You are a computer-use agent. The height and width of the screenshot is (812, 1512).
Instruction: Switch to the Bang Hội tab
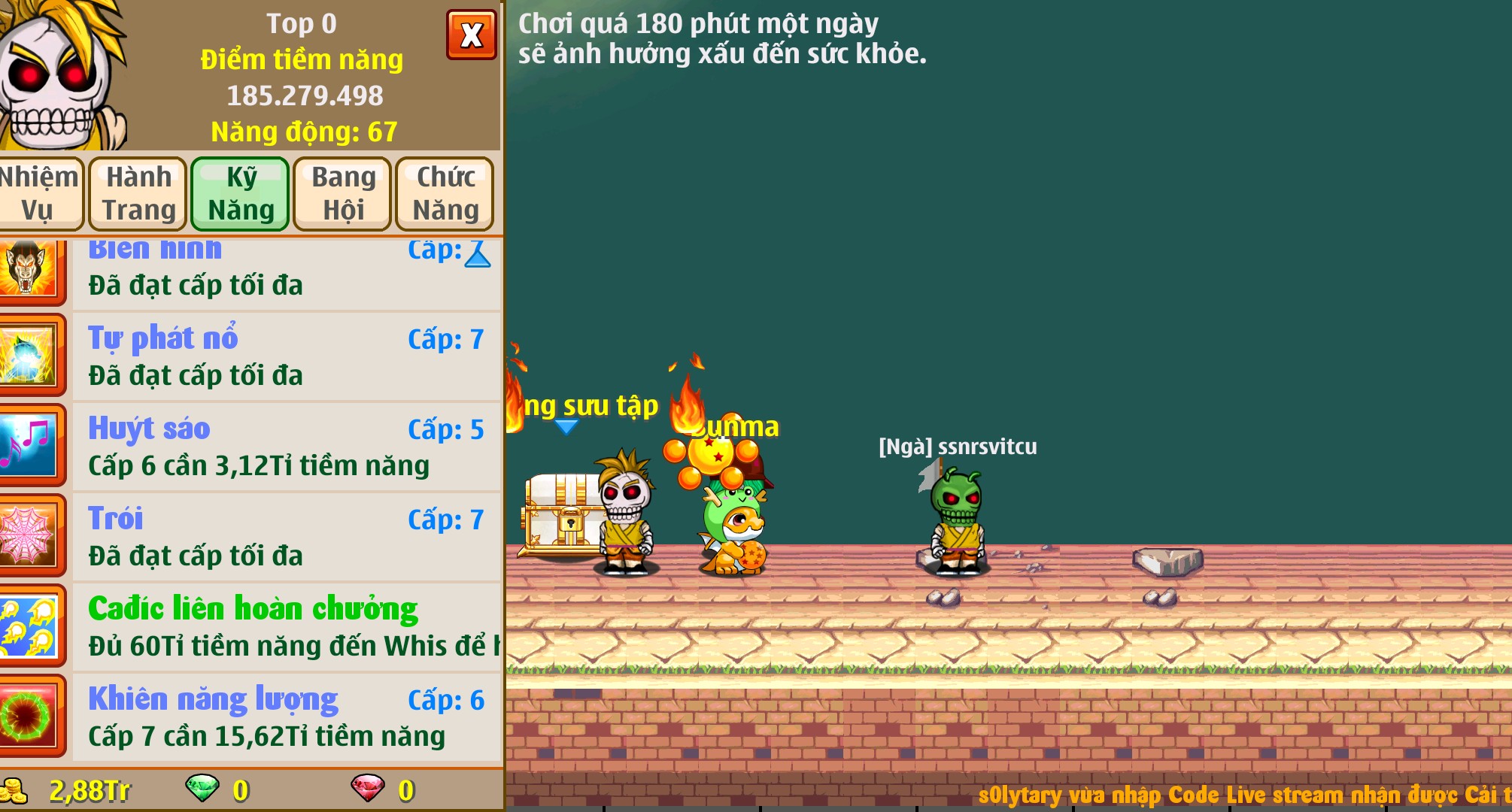click(341, 193)
